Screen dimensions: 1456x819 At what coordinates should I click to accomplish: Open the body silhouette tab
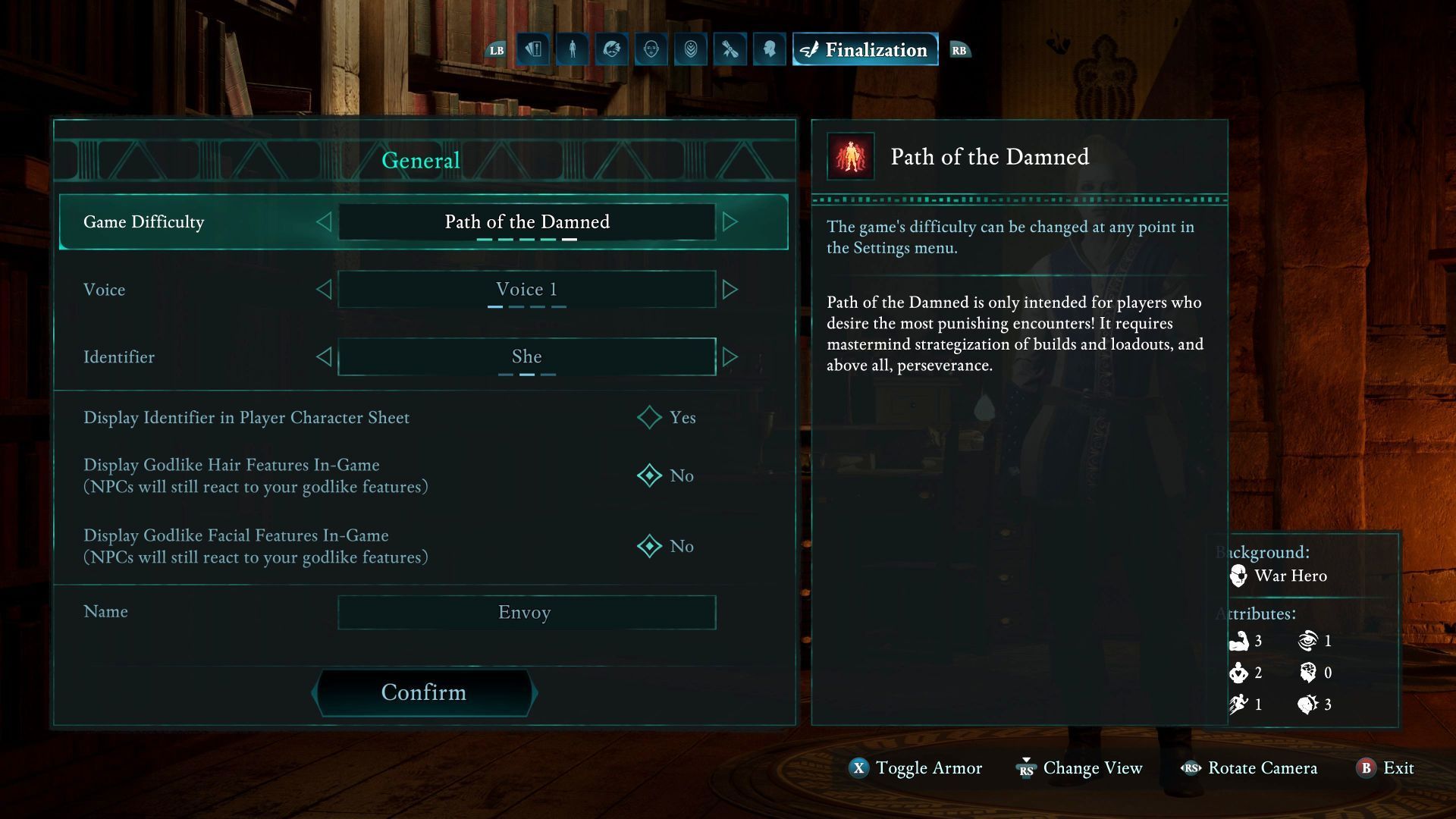click(x=573, y=49)
